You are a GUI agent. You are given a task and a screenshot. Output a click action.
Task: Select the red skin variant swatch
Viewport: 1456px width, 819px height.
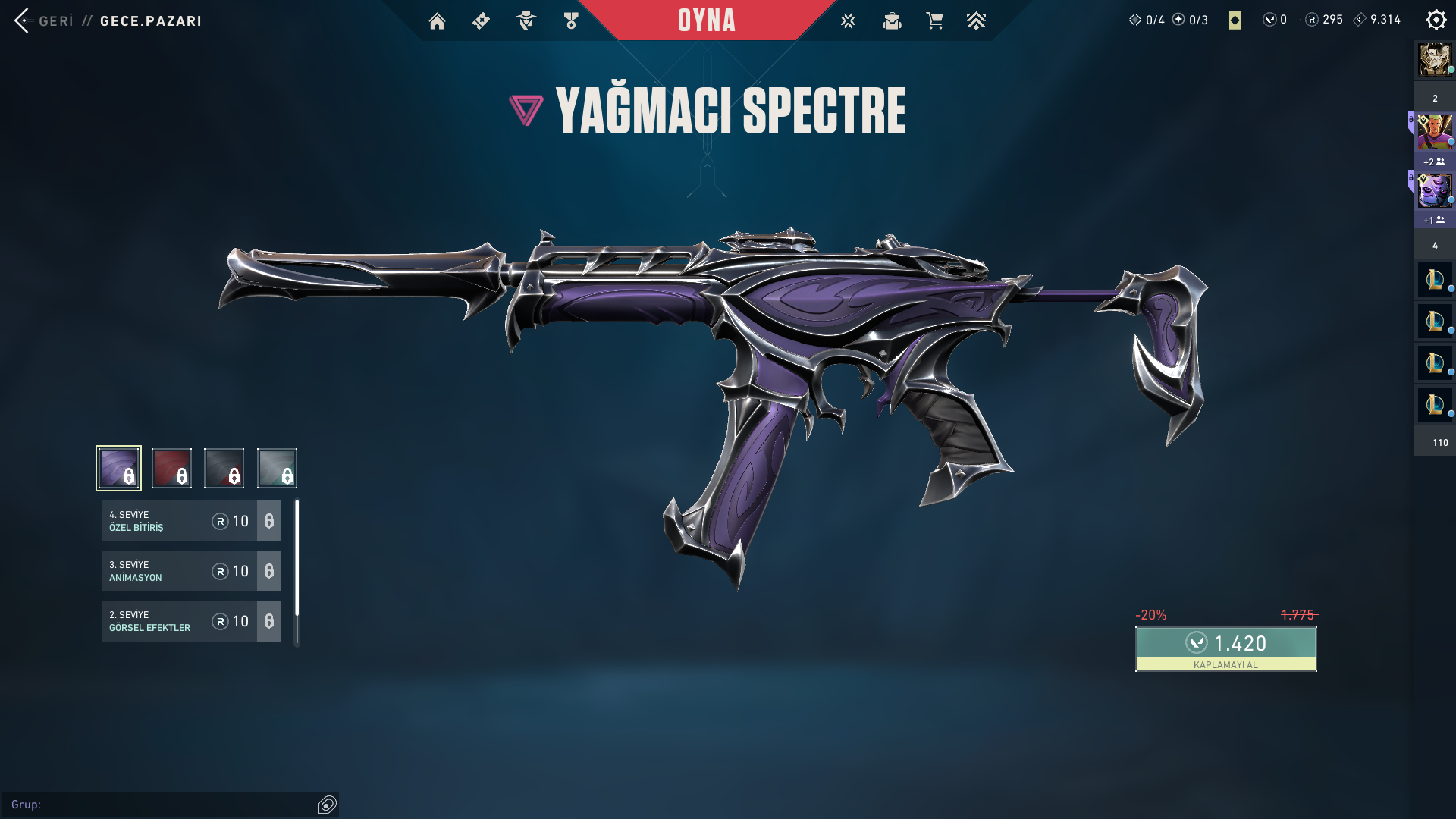coord(171,468)
